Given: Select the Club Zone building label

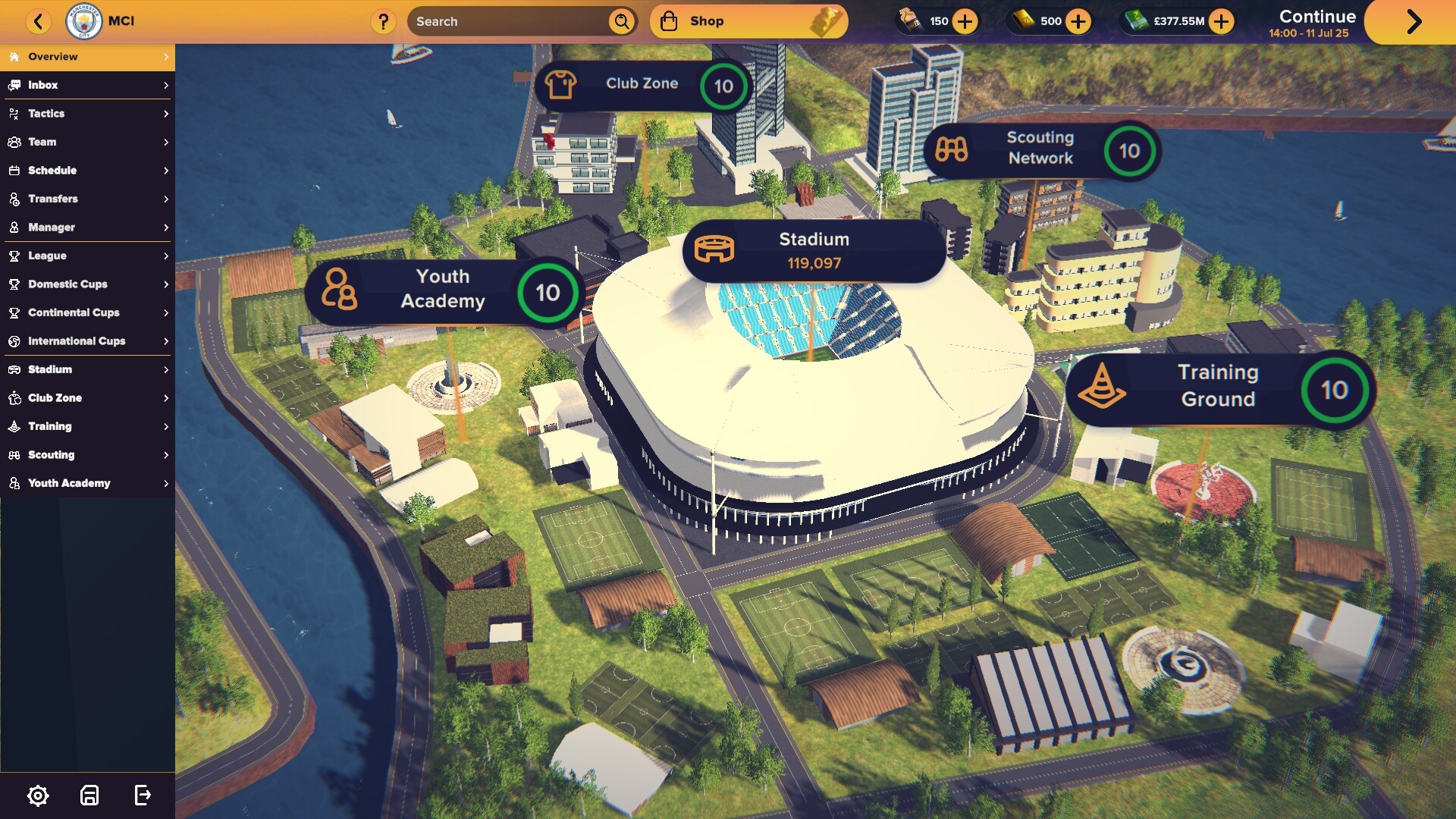Looking at the screenshot, I should click(x=642, y=85).
